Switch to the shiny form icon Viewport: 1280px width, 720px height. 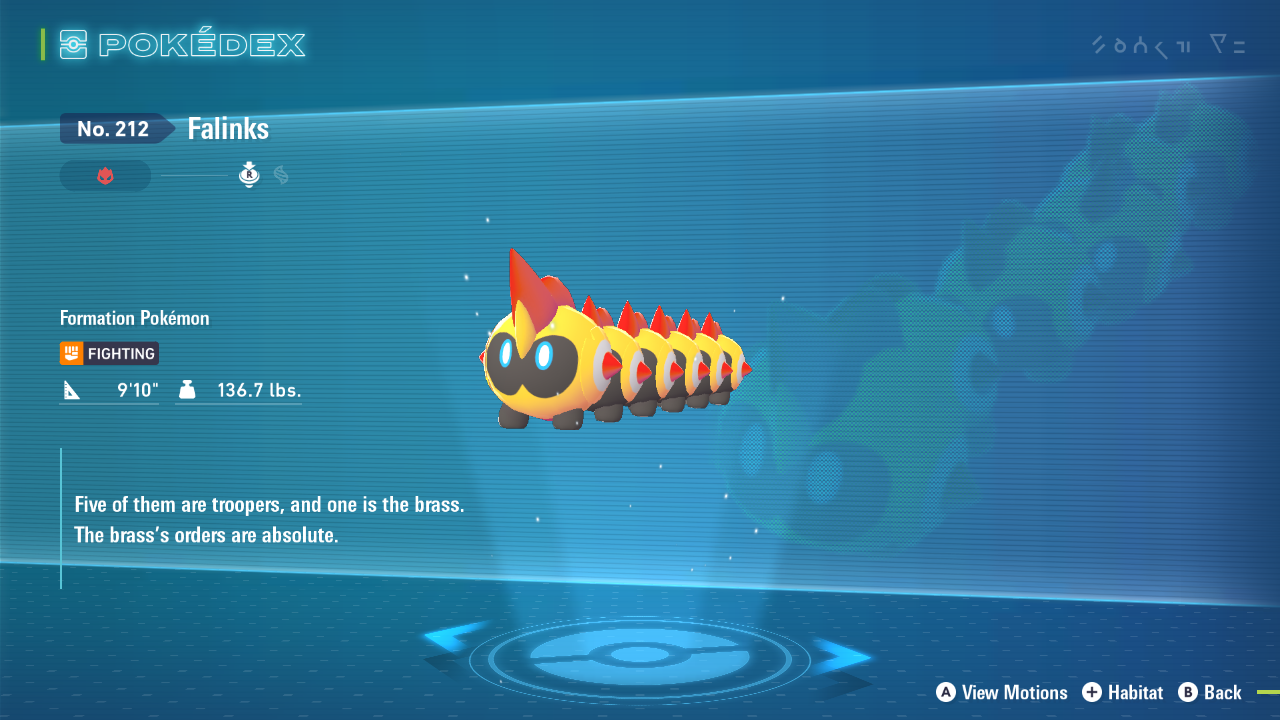coord(281,176)
